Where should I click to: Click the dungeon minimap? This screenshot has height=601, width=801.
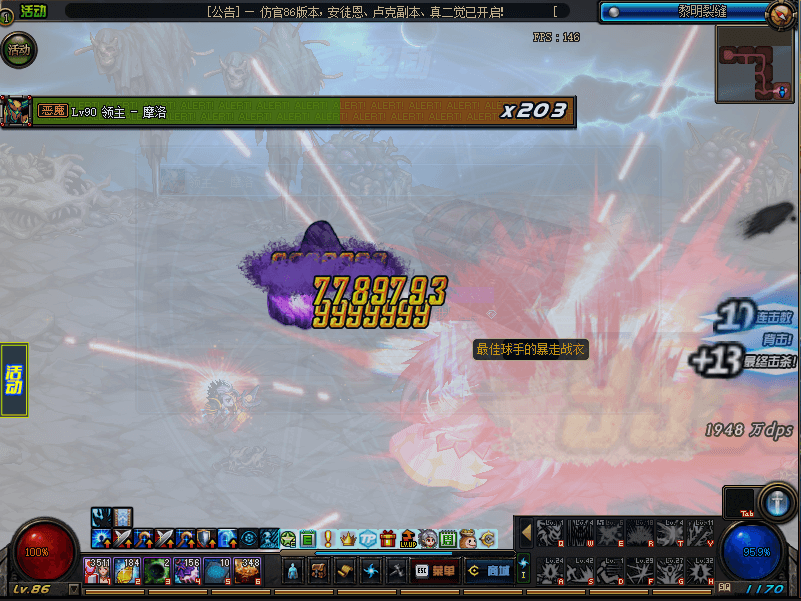pos(755,62)
